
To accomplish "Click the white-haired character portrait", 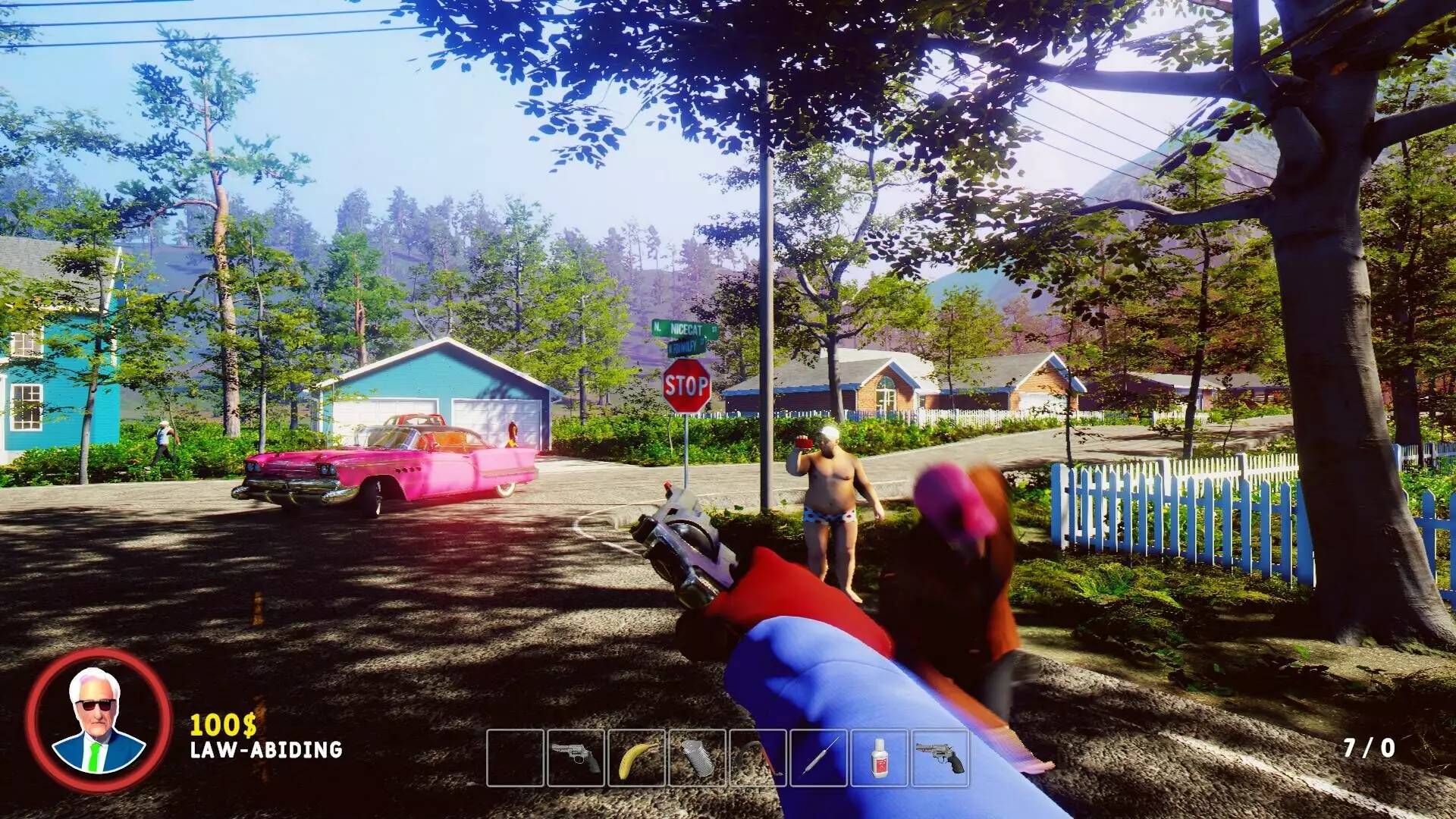I will [99, 720].
